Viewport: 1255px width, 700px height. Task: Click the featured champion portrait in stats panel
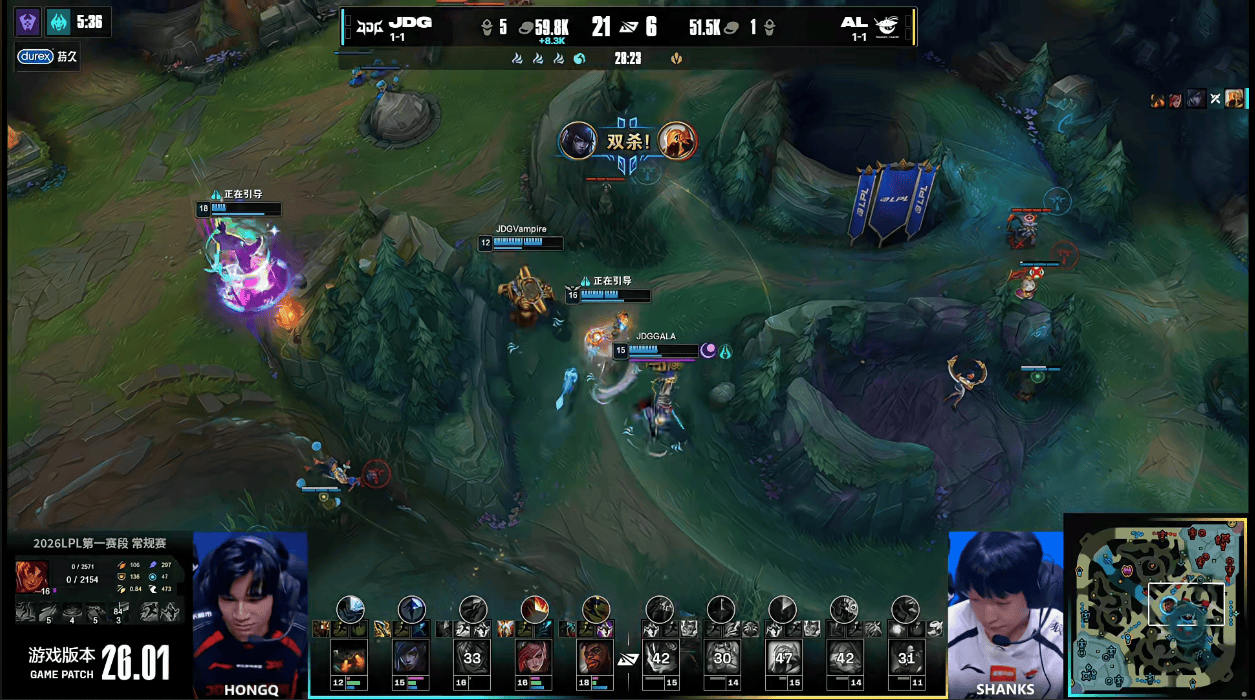[31, 576]
